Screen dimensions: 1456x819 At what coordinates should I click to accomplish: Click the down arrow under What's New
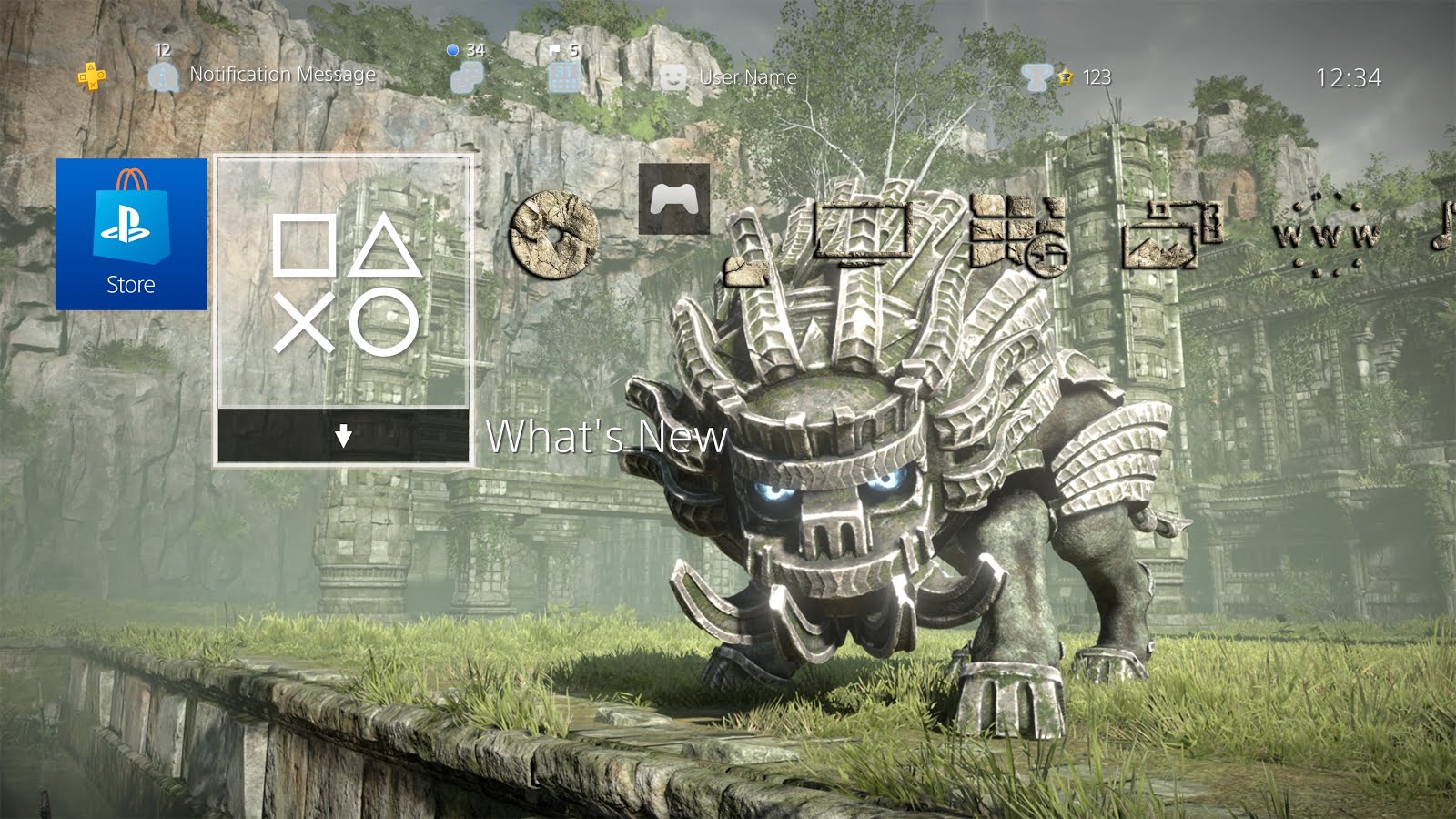[343, 437]
